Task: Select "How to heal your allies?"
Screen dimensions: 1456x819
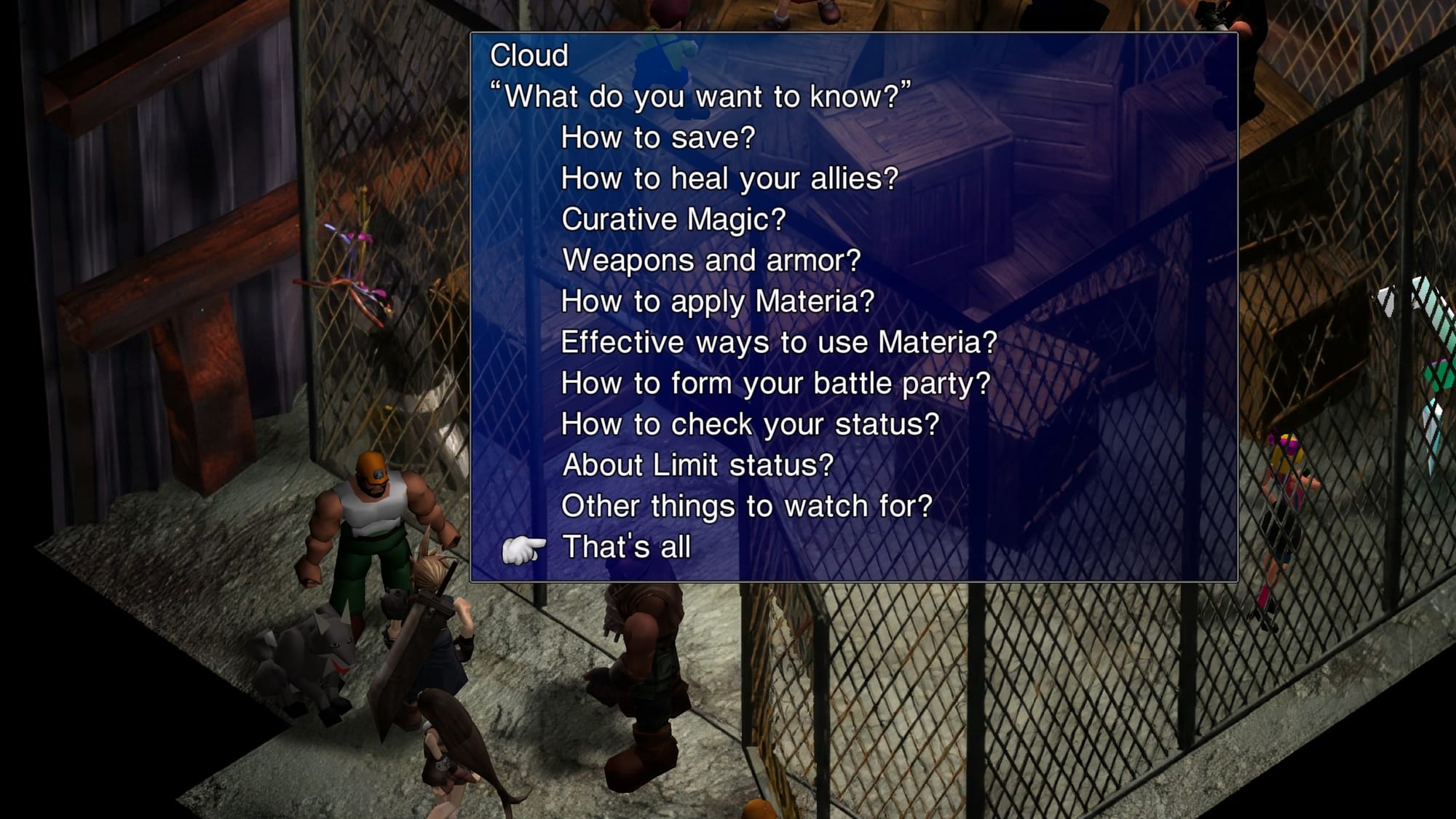Action: coord(729,178)
